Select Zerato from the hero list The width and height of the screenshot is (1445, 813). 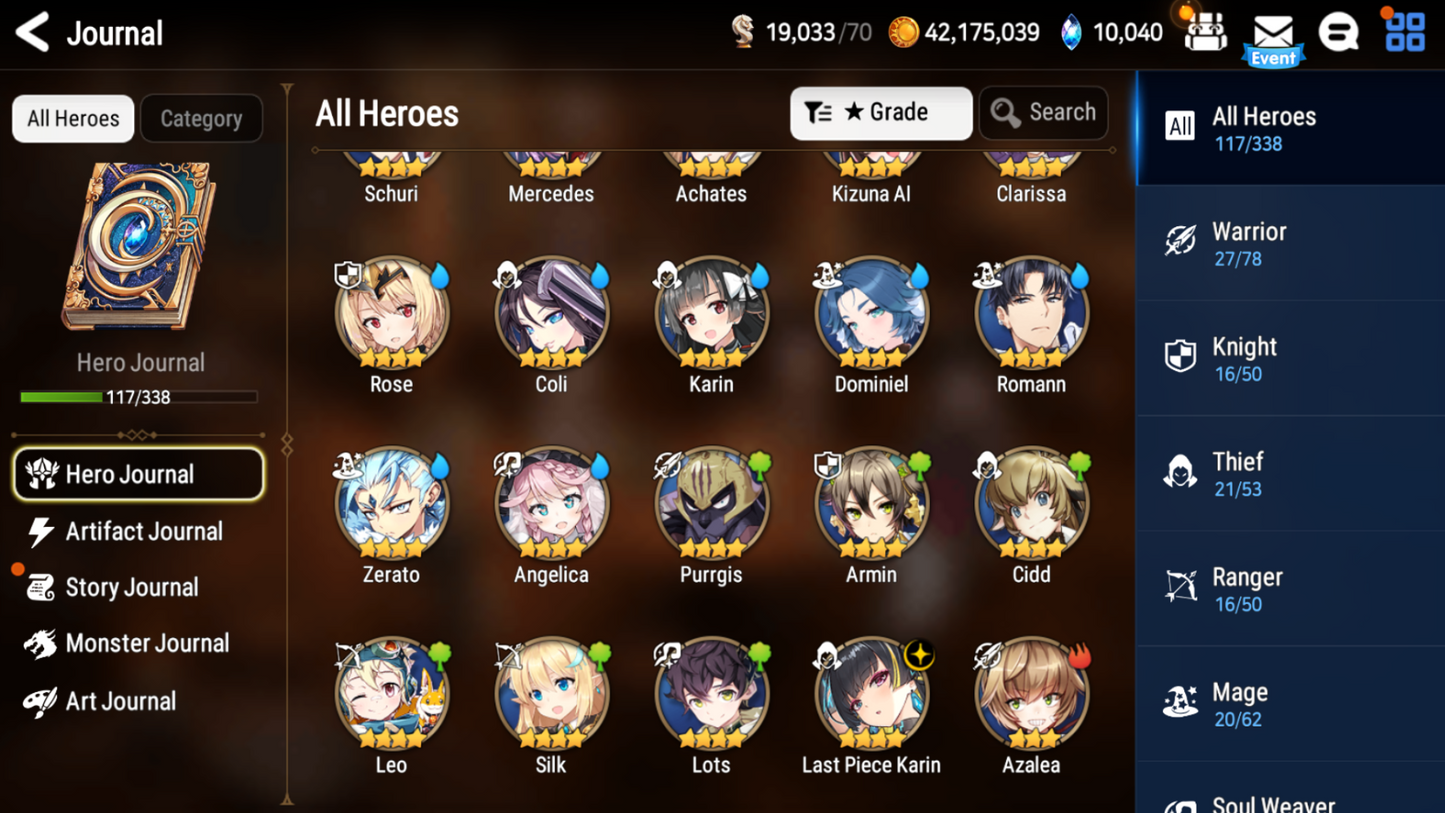tap(391, 504)
